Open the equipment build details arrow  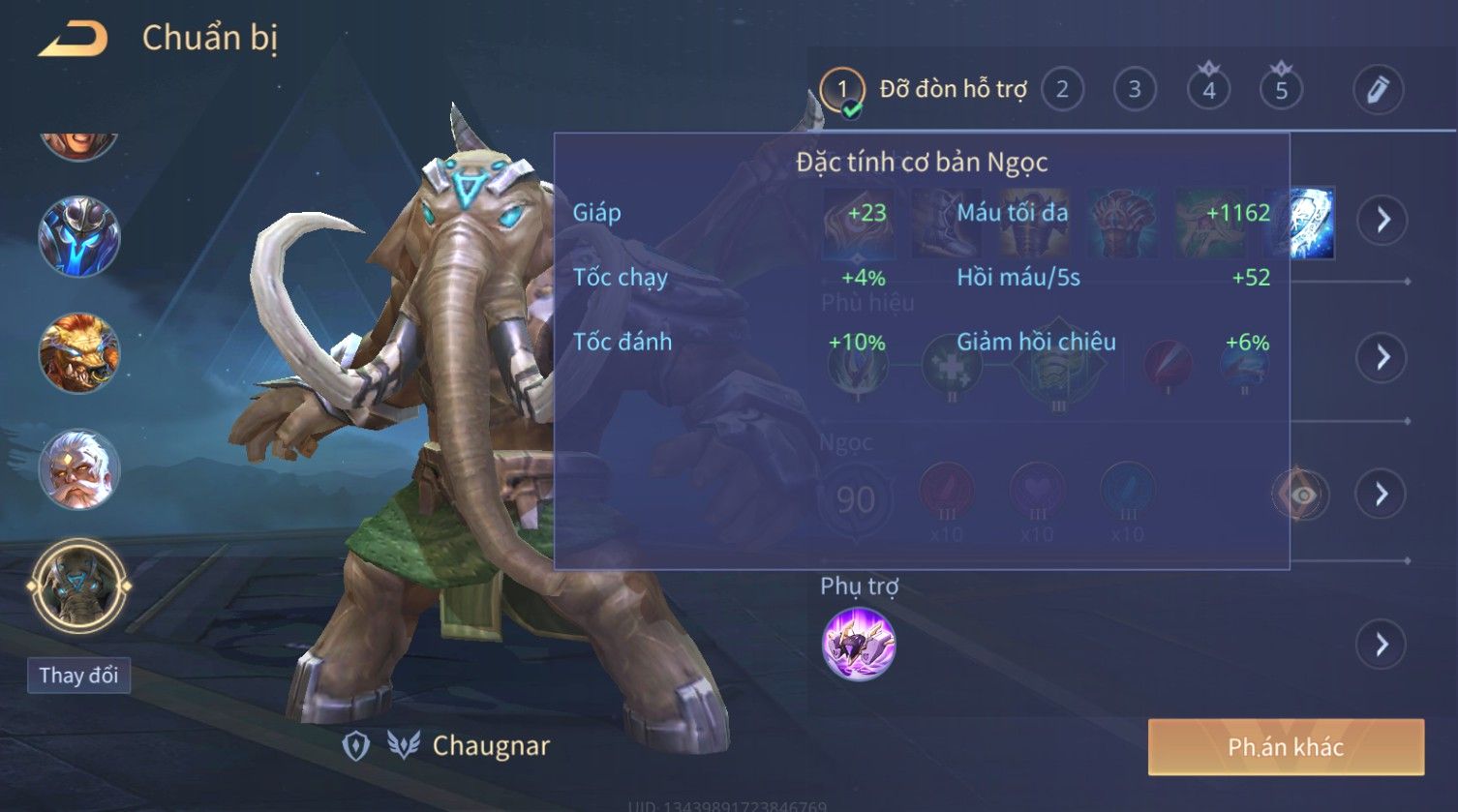click(x=1382, y=221)
